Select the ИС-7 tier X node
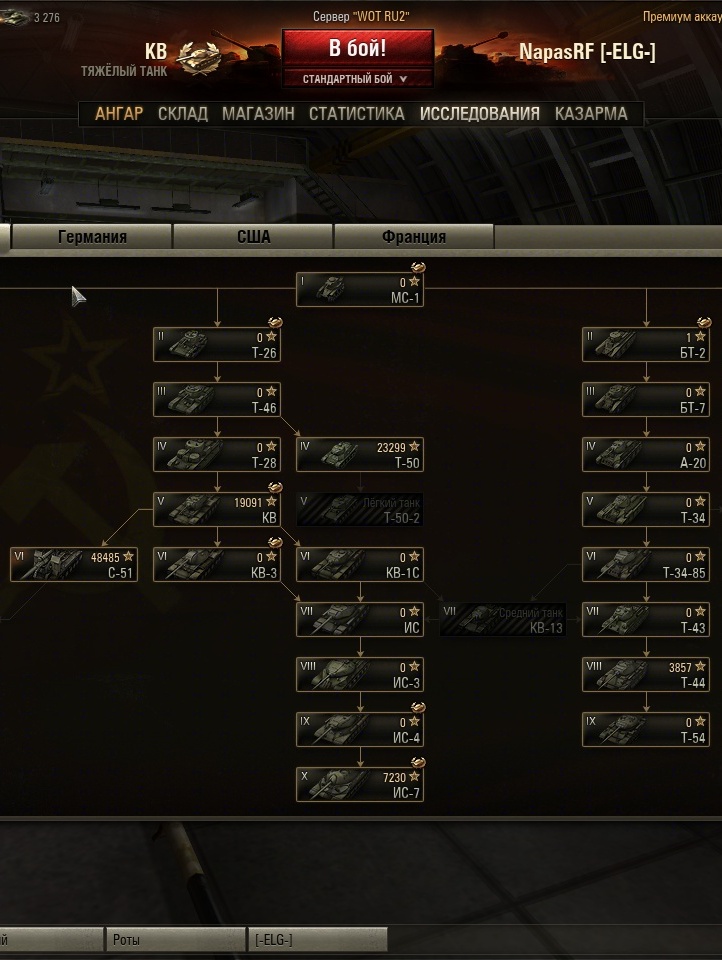 [x=360, y=785]
